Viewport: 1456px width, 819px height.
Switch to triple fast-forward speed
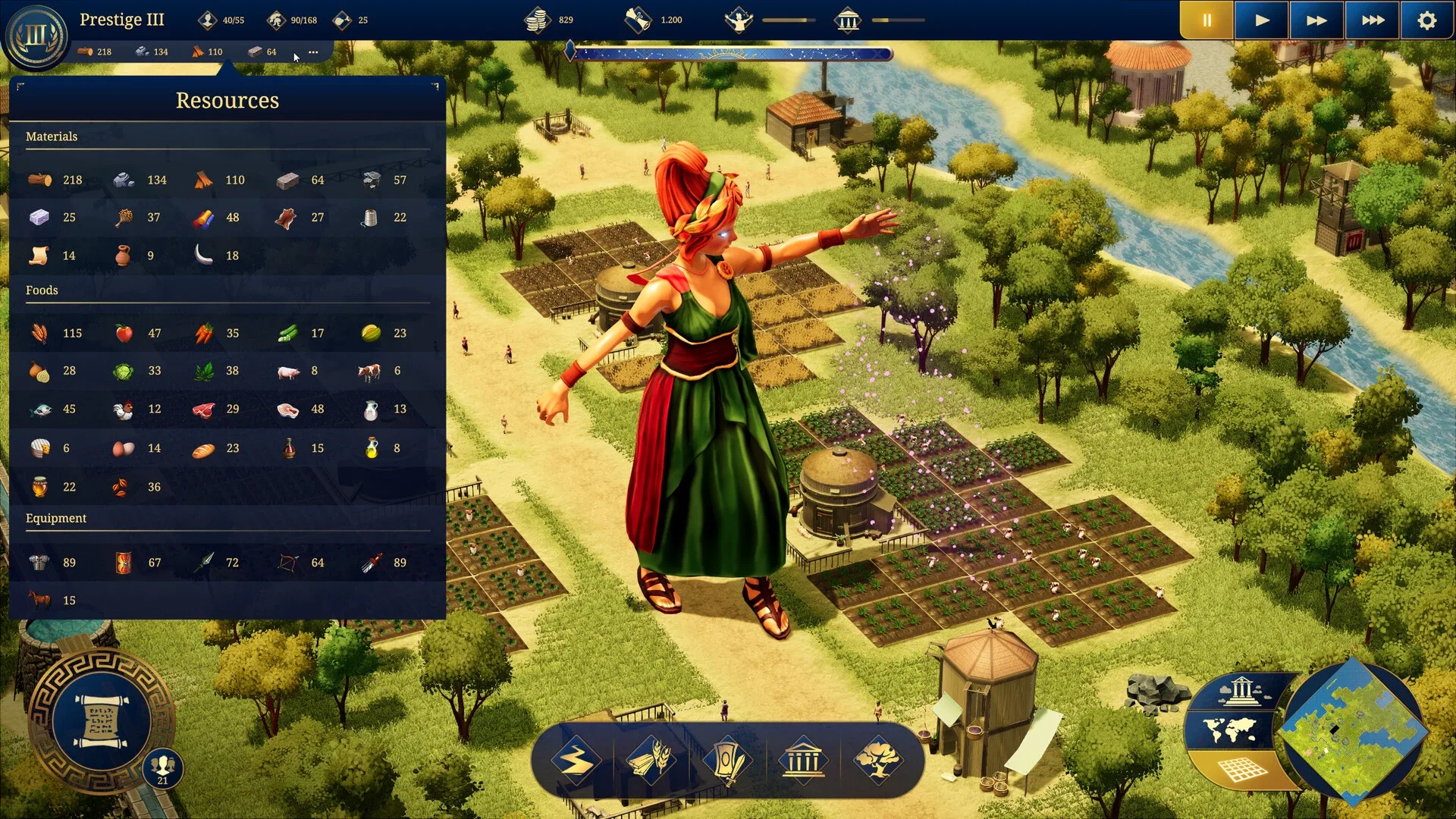pyautogui.click(x=1372, y=20)
